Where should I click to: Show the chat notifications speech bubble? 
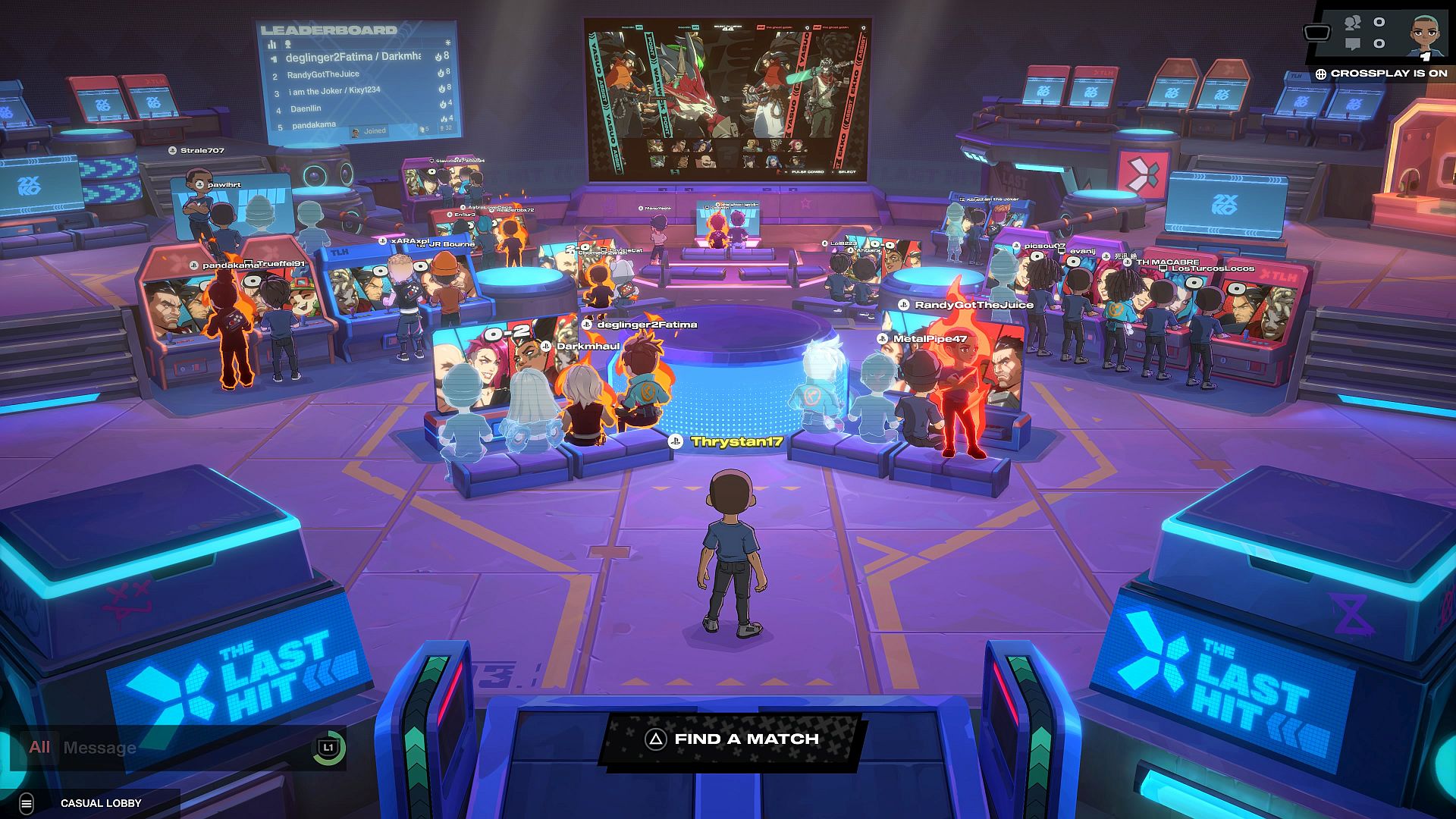click(1352, 44)
